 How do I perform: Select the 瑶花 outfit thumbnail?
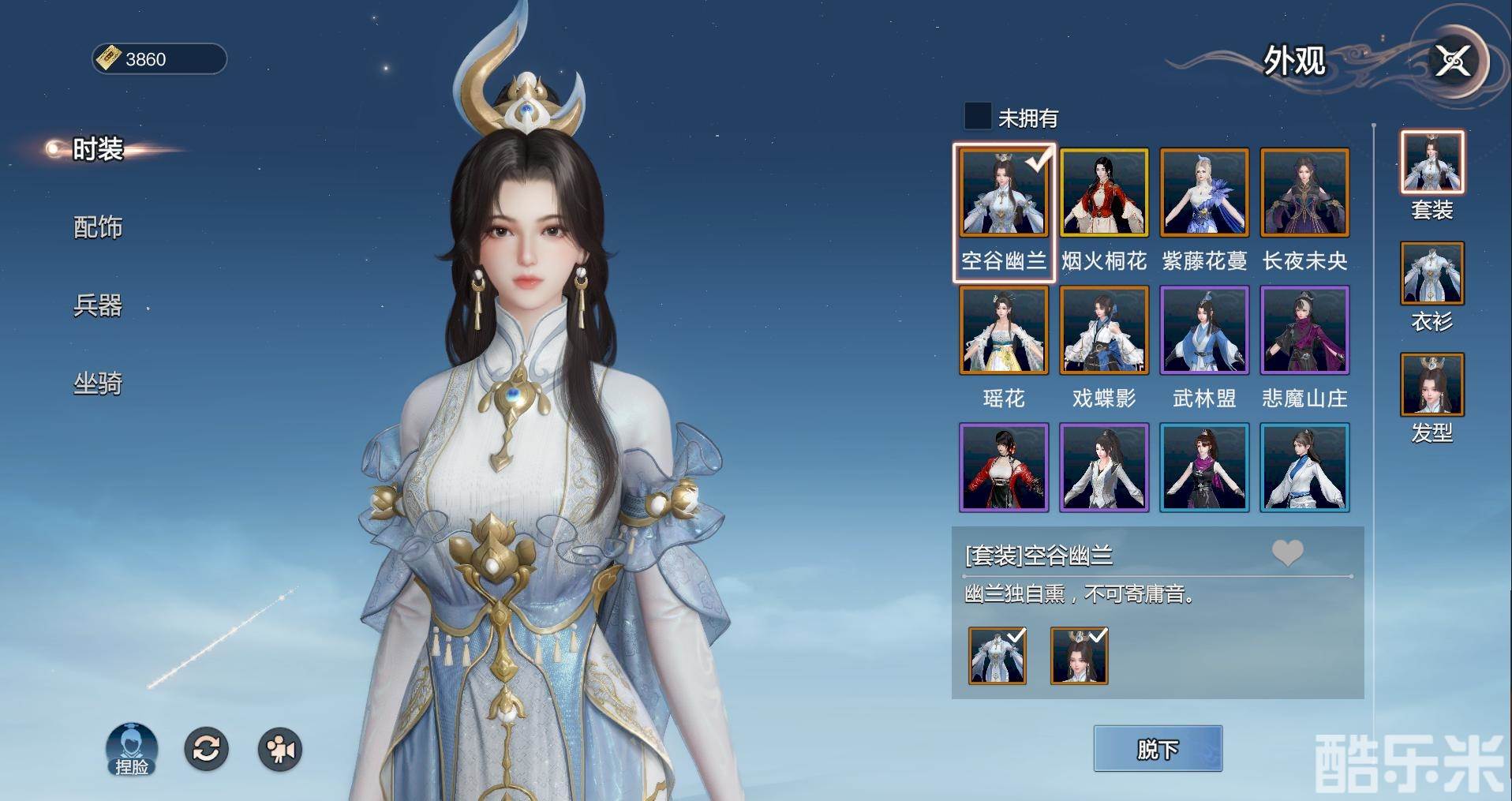1003,331
